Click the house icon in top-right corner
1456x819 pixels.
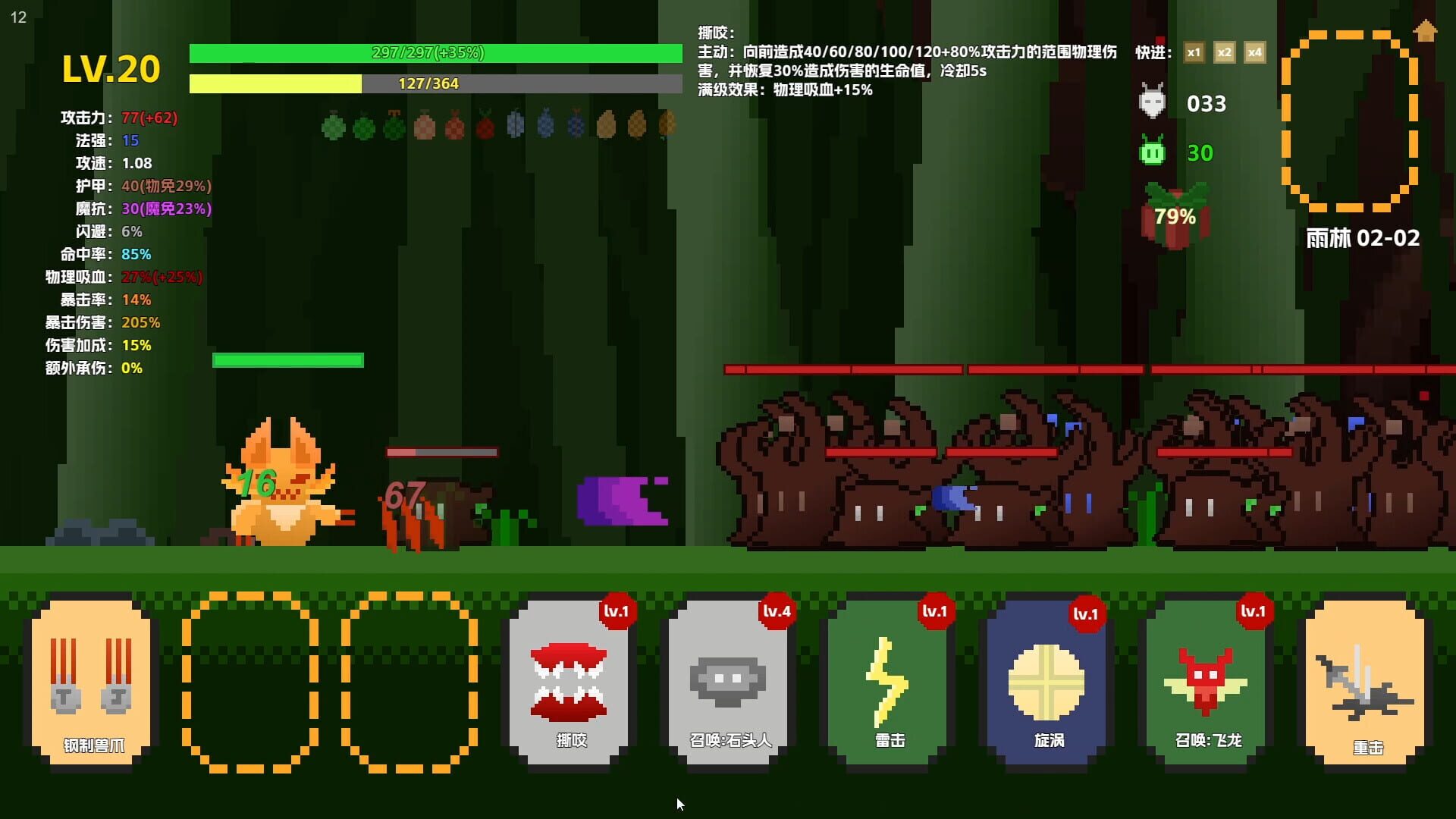1425,31
